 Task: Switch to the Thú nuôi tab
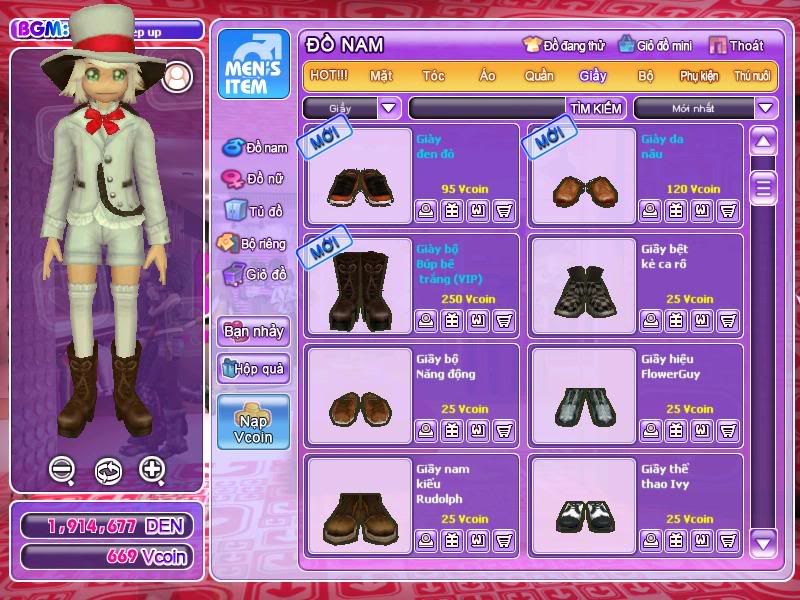pyautogui.click(x=752, y=76)
